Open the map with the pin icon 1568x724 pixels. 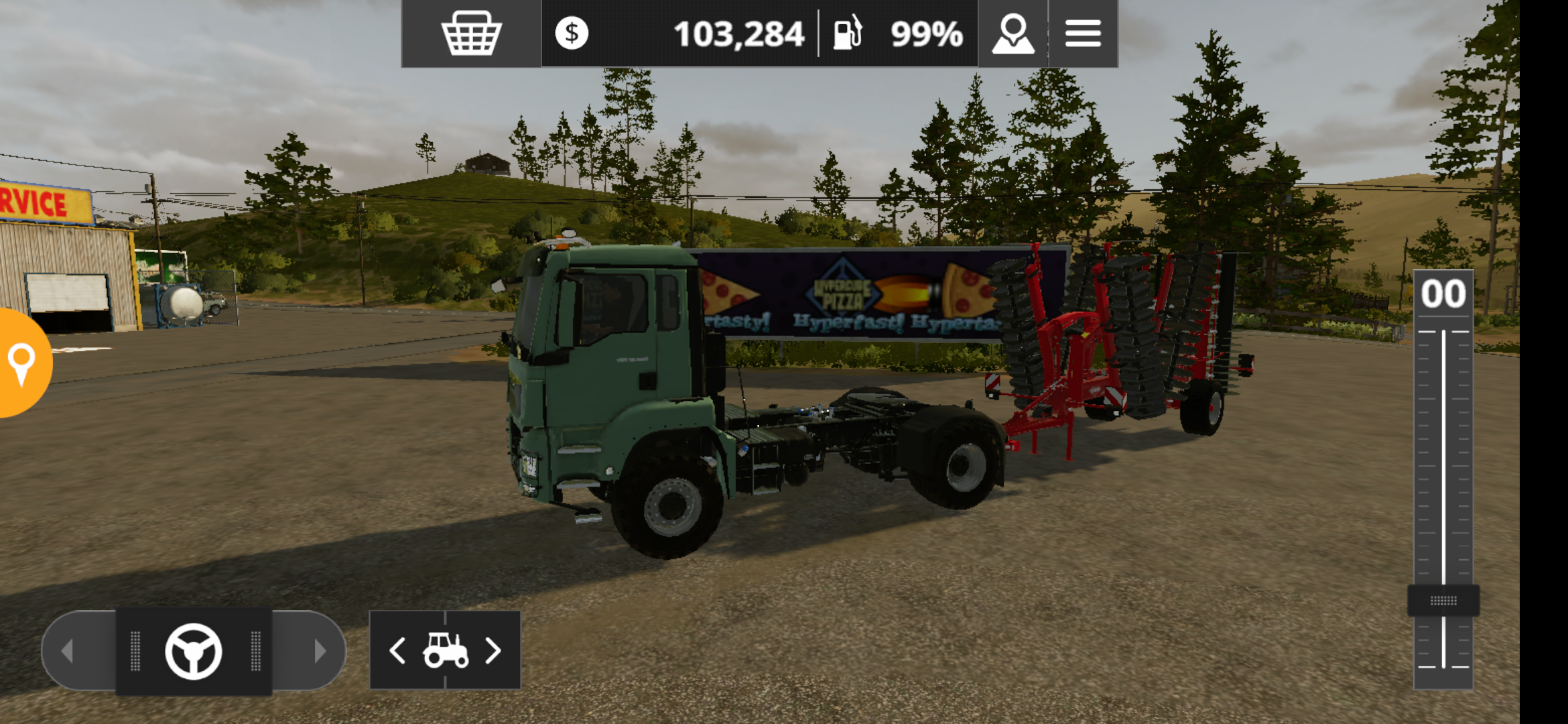point(1012,33)
